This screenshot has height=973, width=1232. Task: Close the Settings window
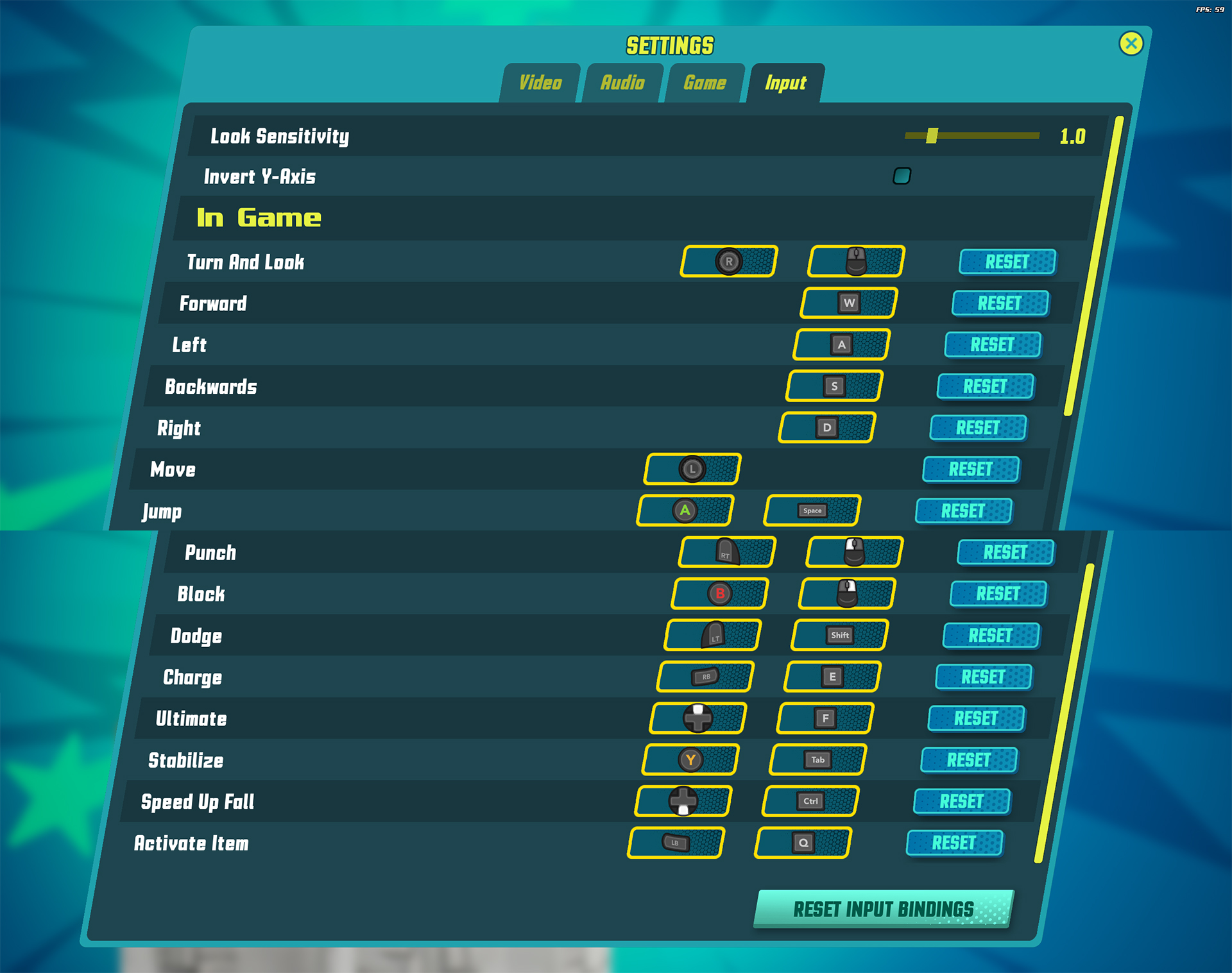(x=1131, y=44)
